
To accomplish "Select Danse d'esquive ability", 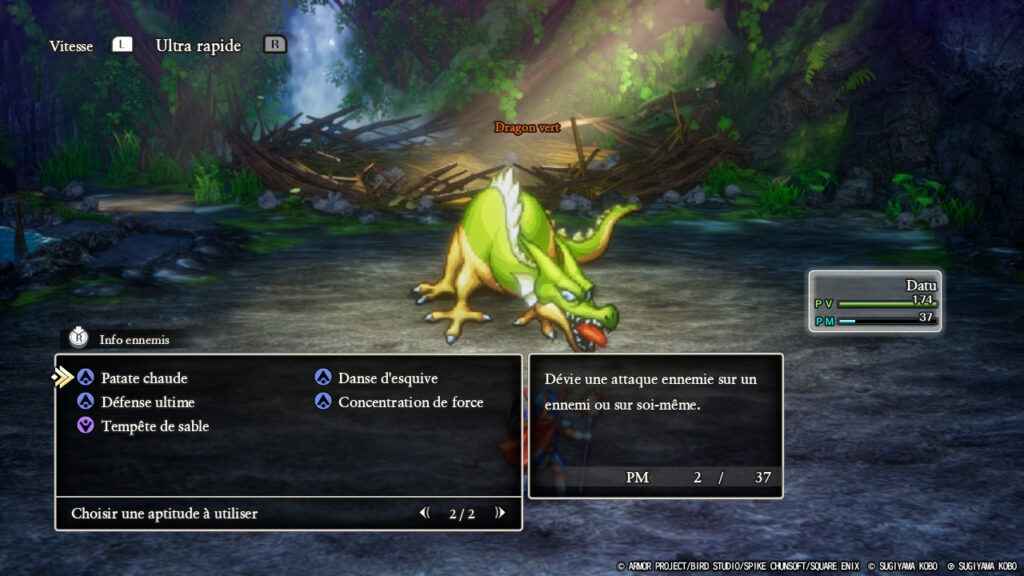I will (387, 378).
